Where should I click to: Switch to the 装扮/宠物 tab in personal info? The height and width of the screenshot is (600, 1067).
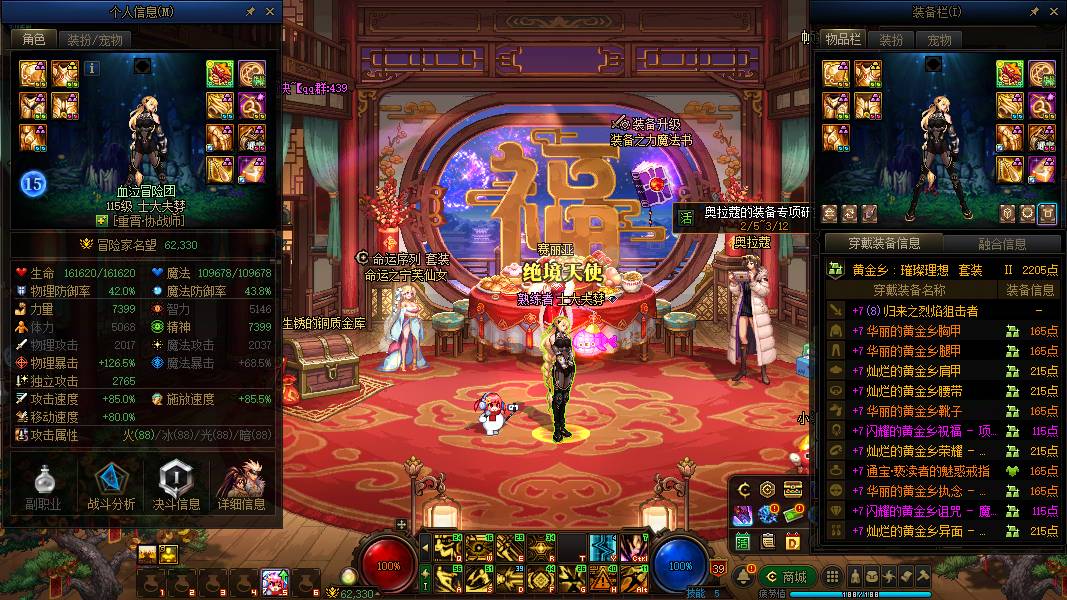point(94,40)
